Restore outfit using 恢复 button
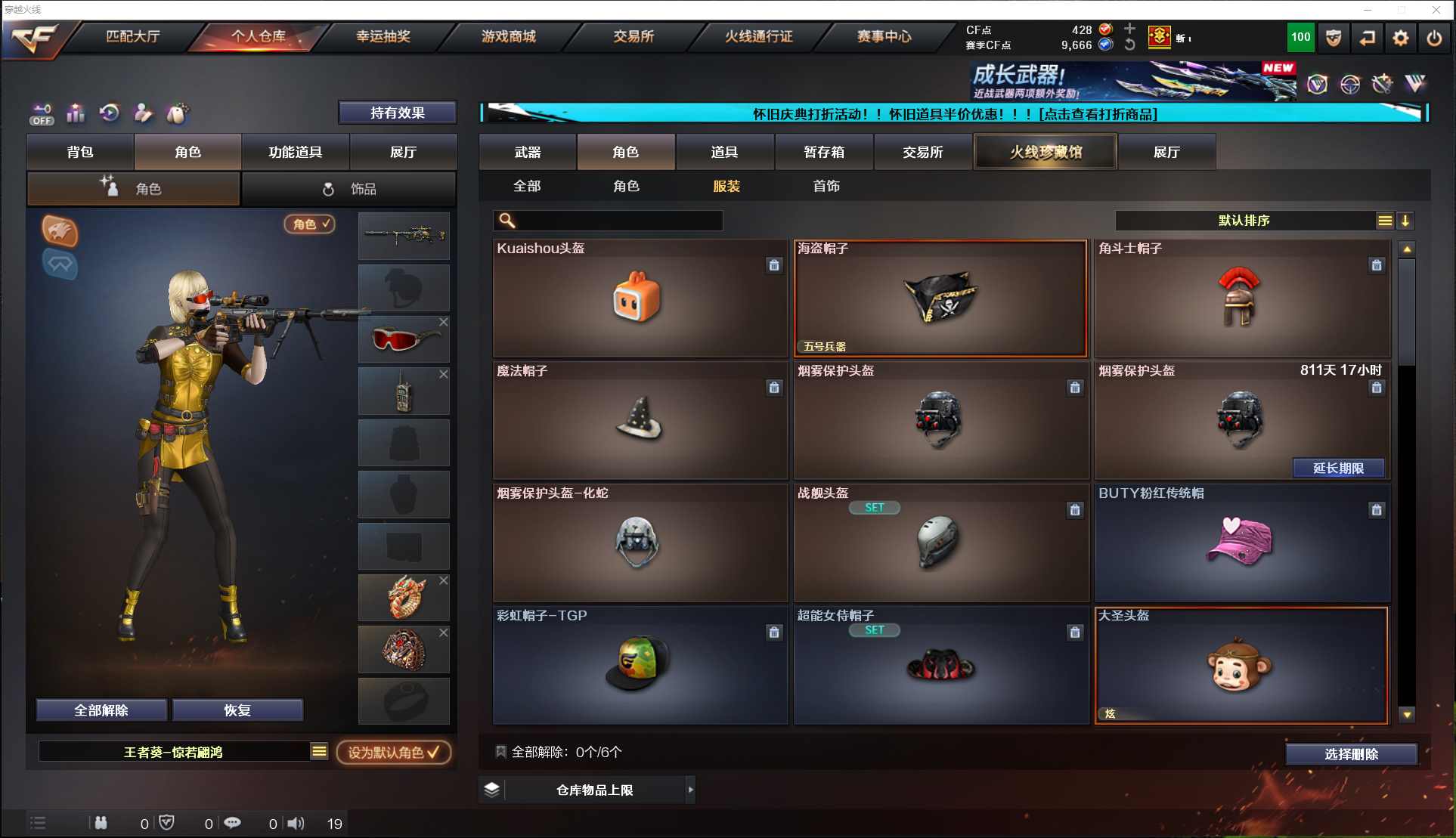Viewport: 1456px width, 838px height. pyautogui.click(x=237, y=710)
